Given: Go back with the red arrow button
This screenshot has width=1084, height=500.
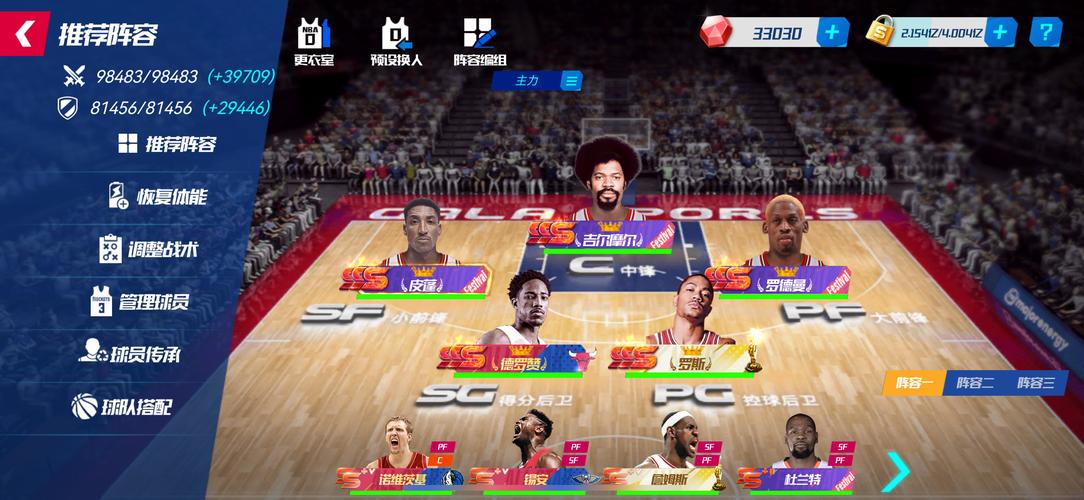Looking at the screenshot, I should click(24, 34).
